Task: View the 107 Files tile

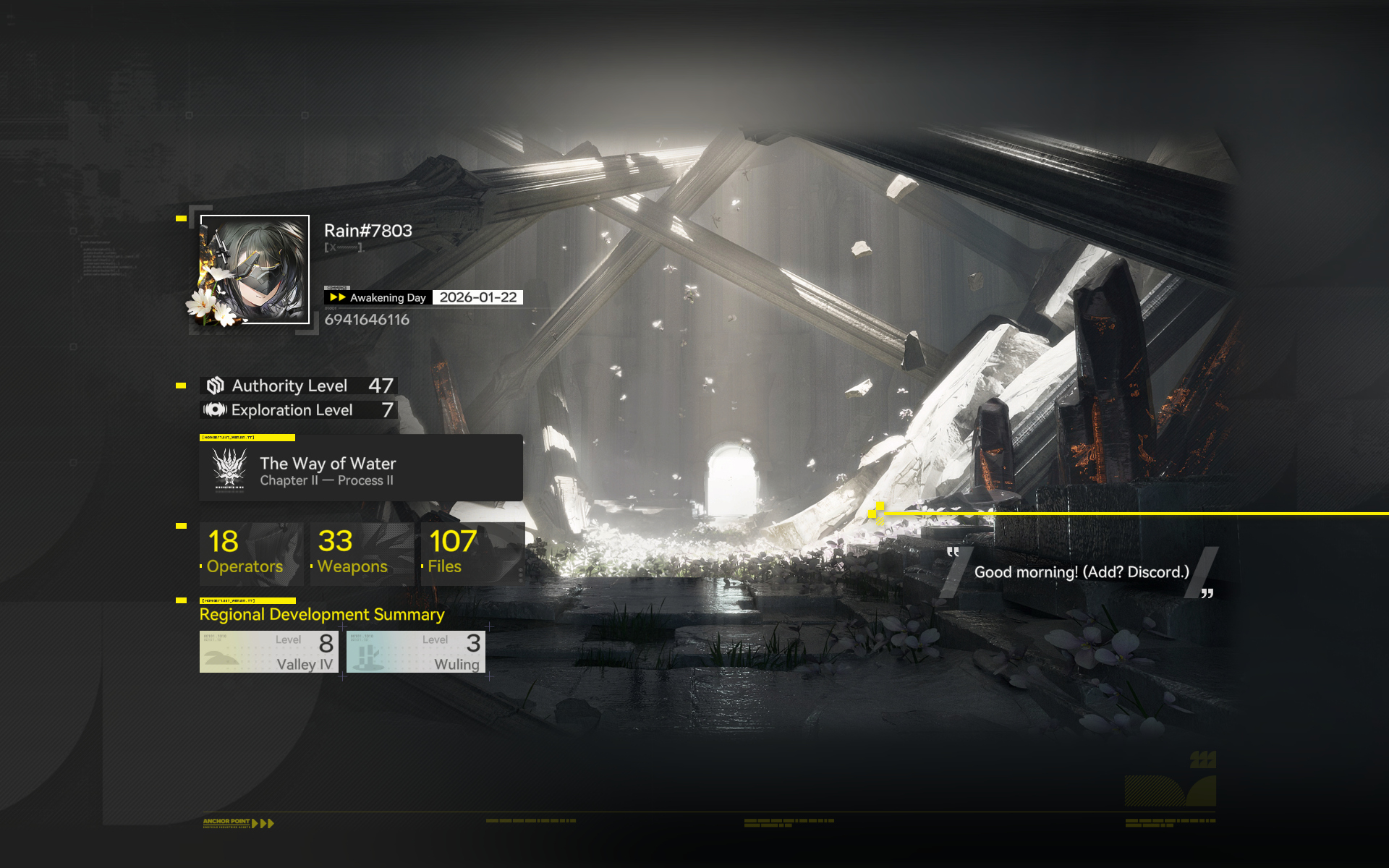Action: (x=472, y=553)
